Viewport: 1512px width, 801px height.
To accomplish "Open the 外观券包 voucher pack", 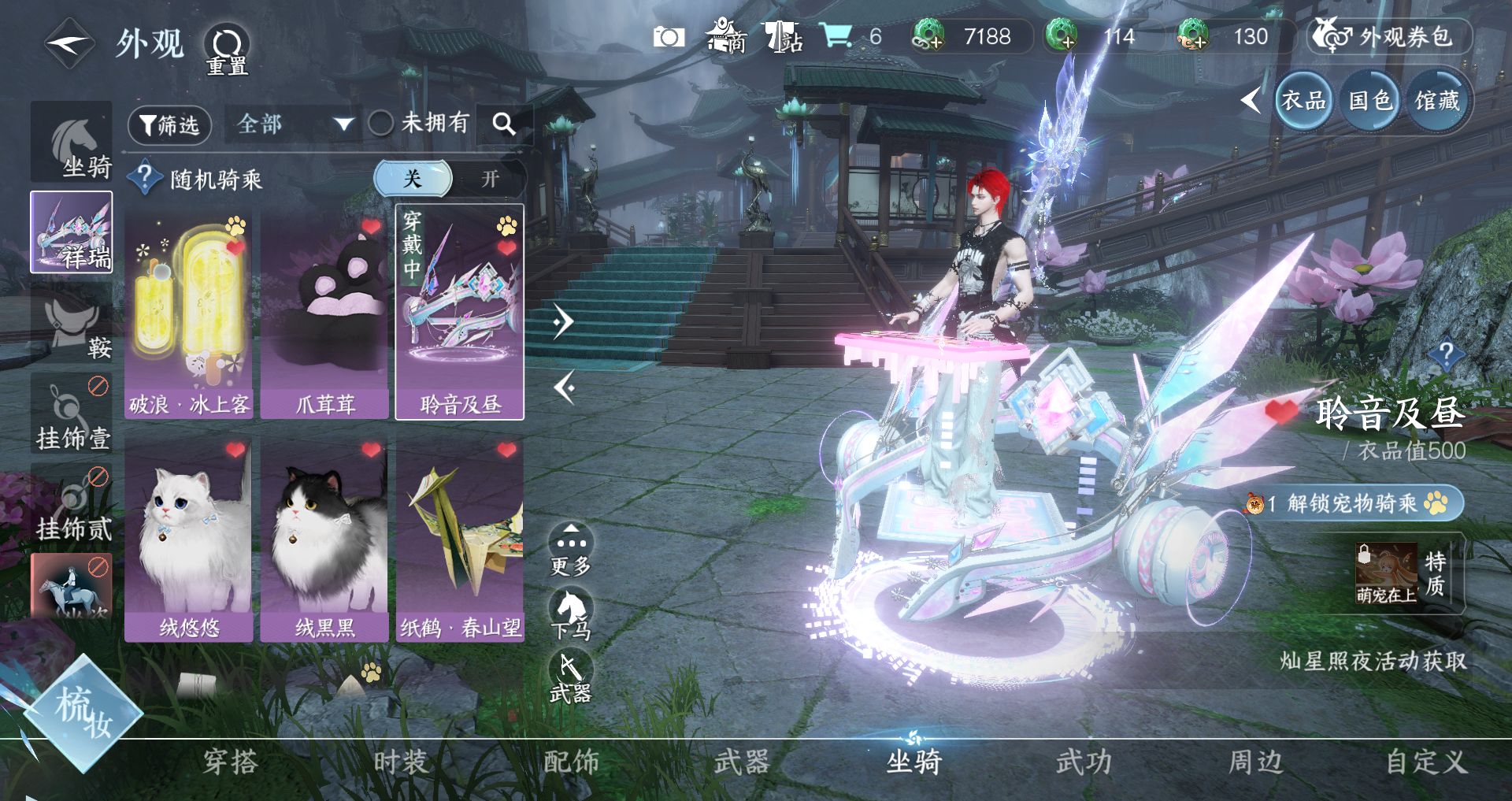I will (x=1390, y=37).
